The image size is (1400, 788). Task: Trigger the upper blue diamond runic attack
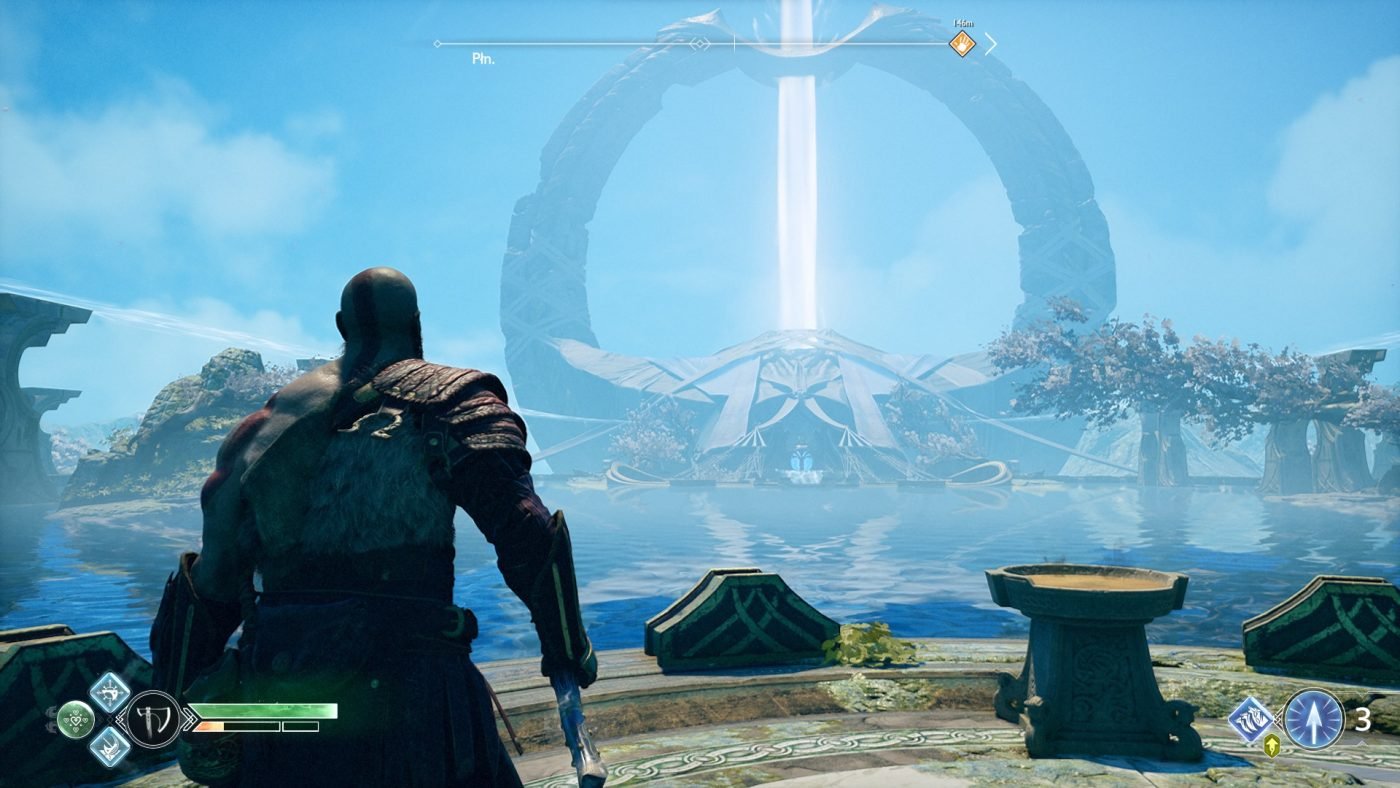coord(109,691)
